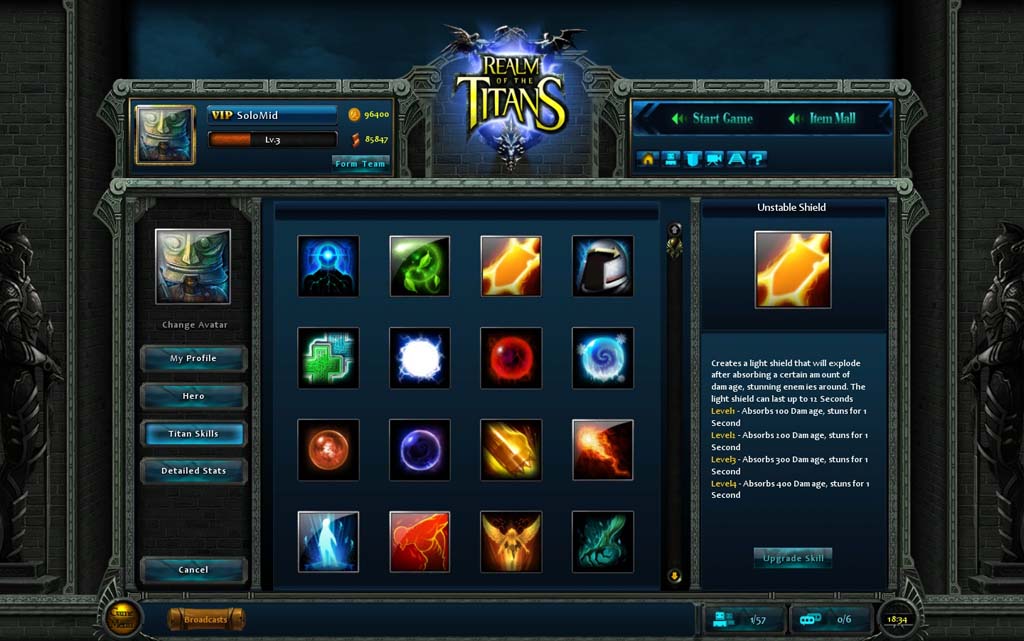Switch to the Hero section
Image resolution: width=1024 pixels, height=641 pixels.
193,396
